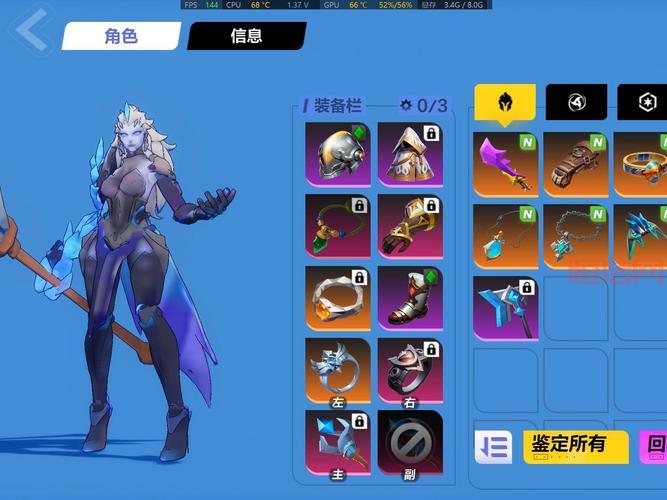Select the silver ring with orange gem
Image resolution: width=667 pixels, height=500 pixels.
[338, 298]
